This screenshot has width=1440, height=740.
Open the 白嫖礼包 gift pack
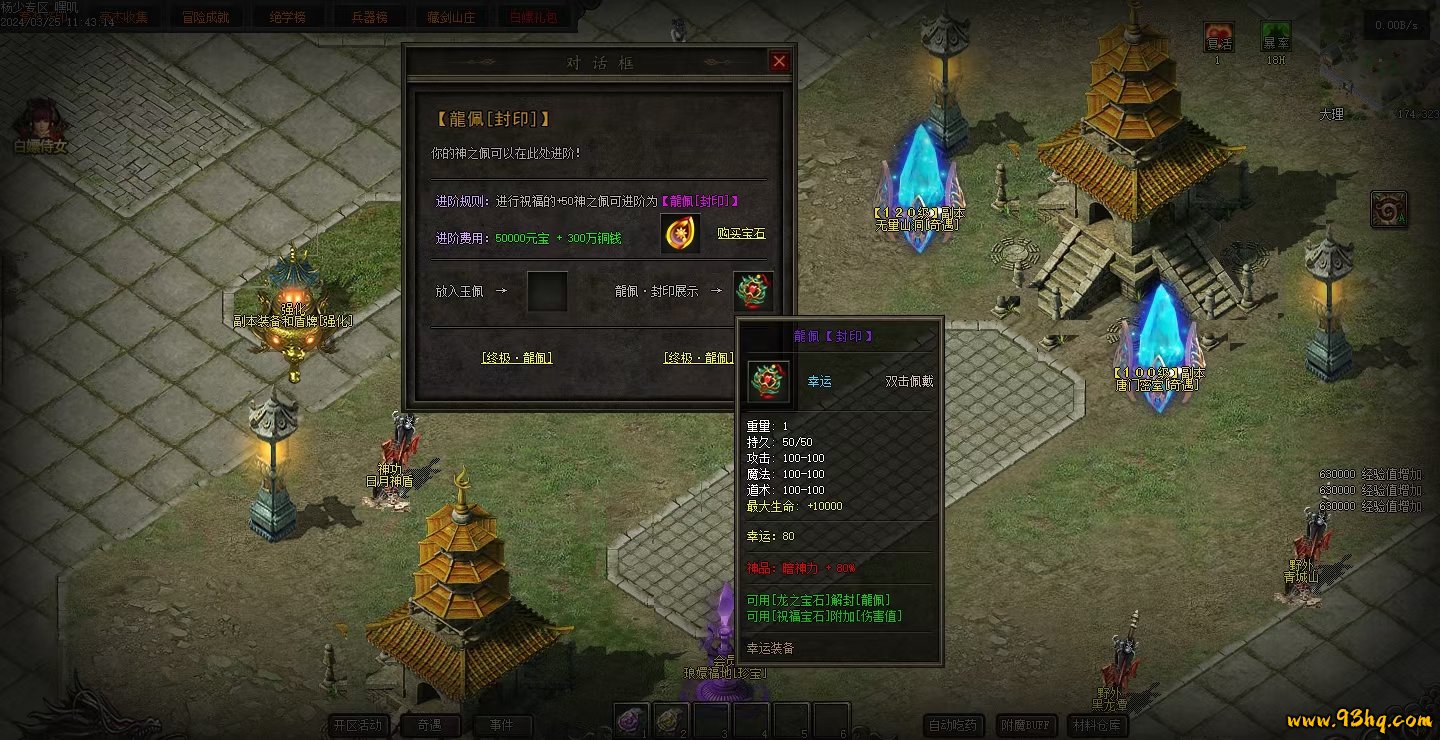click(533, 17)
